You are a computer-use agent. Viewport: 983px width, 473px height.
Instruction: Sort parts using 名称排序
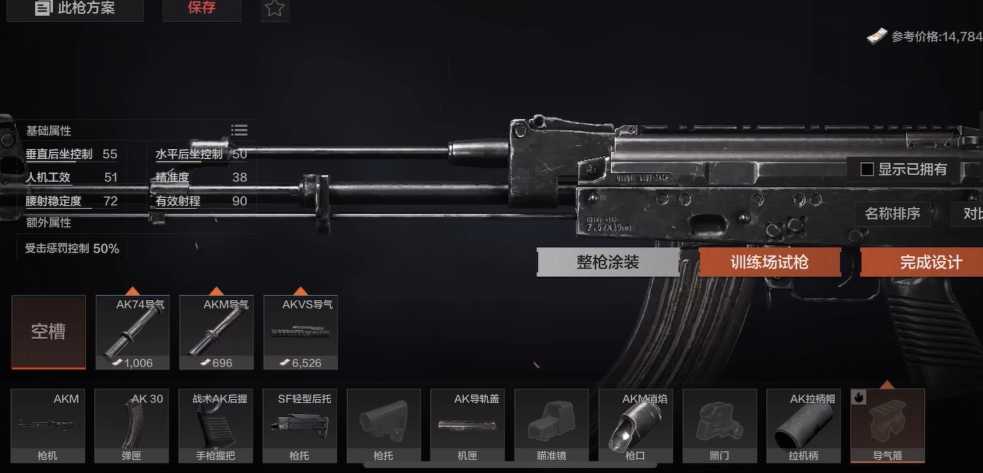pyautogui.click(x=892, y=213)
